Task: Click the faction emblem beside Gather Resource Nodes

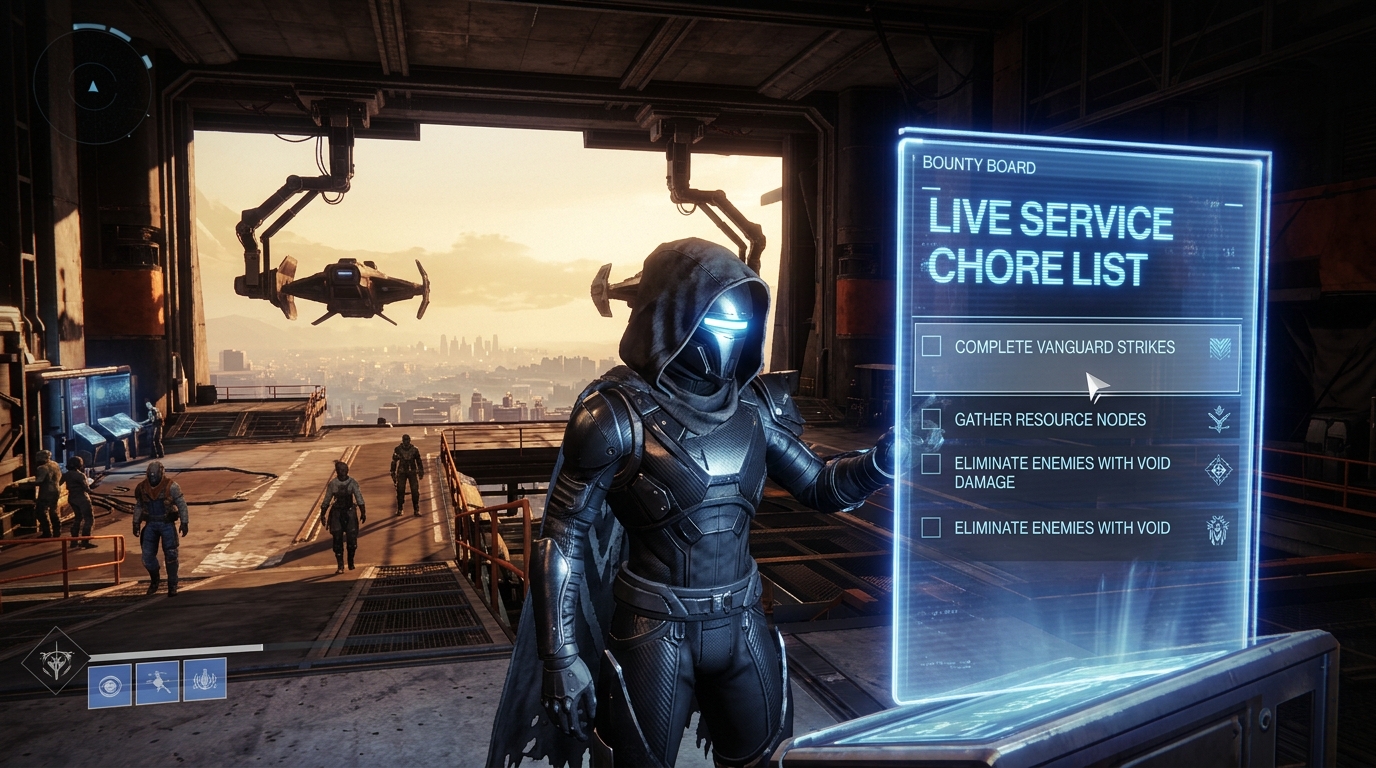Action: tap(1221, 419)
